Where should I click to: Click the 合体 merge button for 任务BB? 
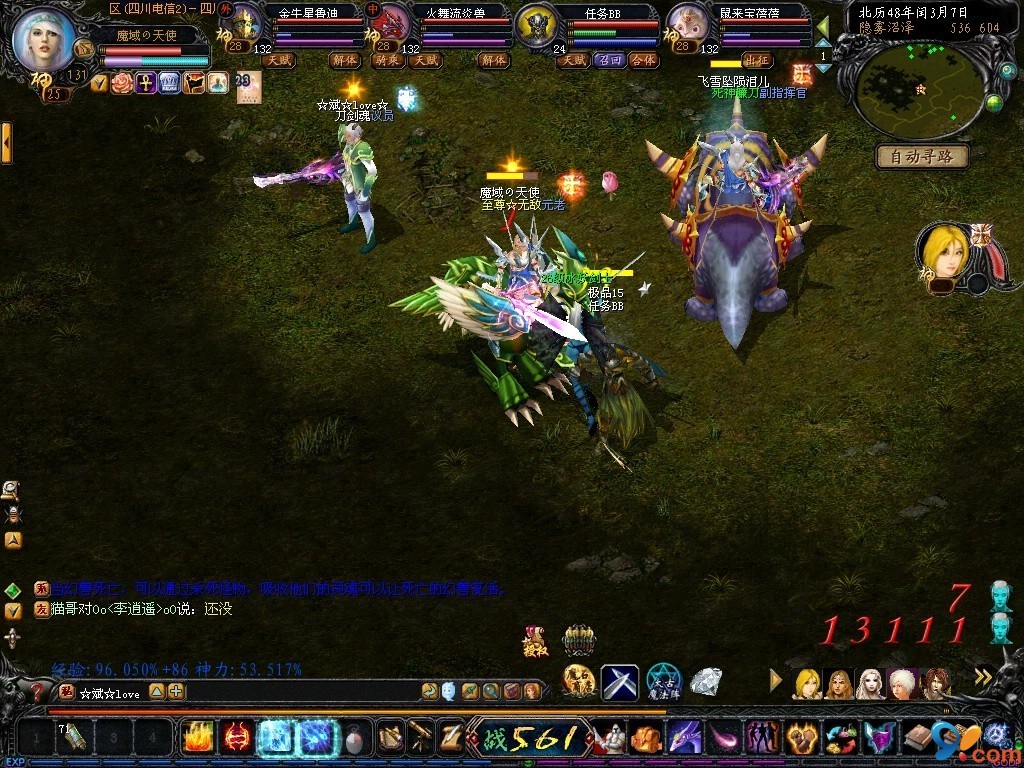(x=644, y=60)
